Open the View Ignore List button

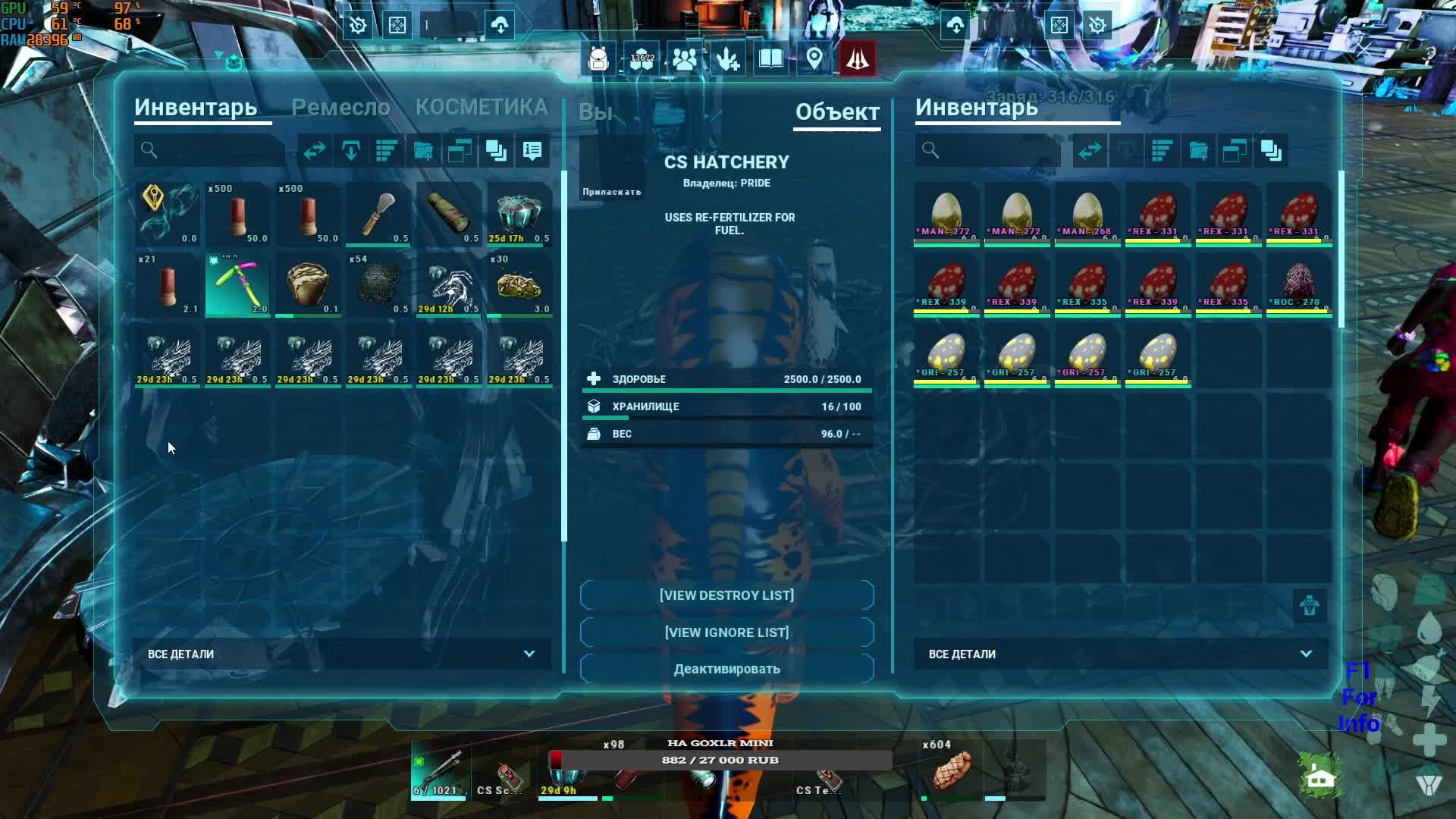[x=726, y=632]
